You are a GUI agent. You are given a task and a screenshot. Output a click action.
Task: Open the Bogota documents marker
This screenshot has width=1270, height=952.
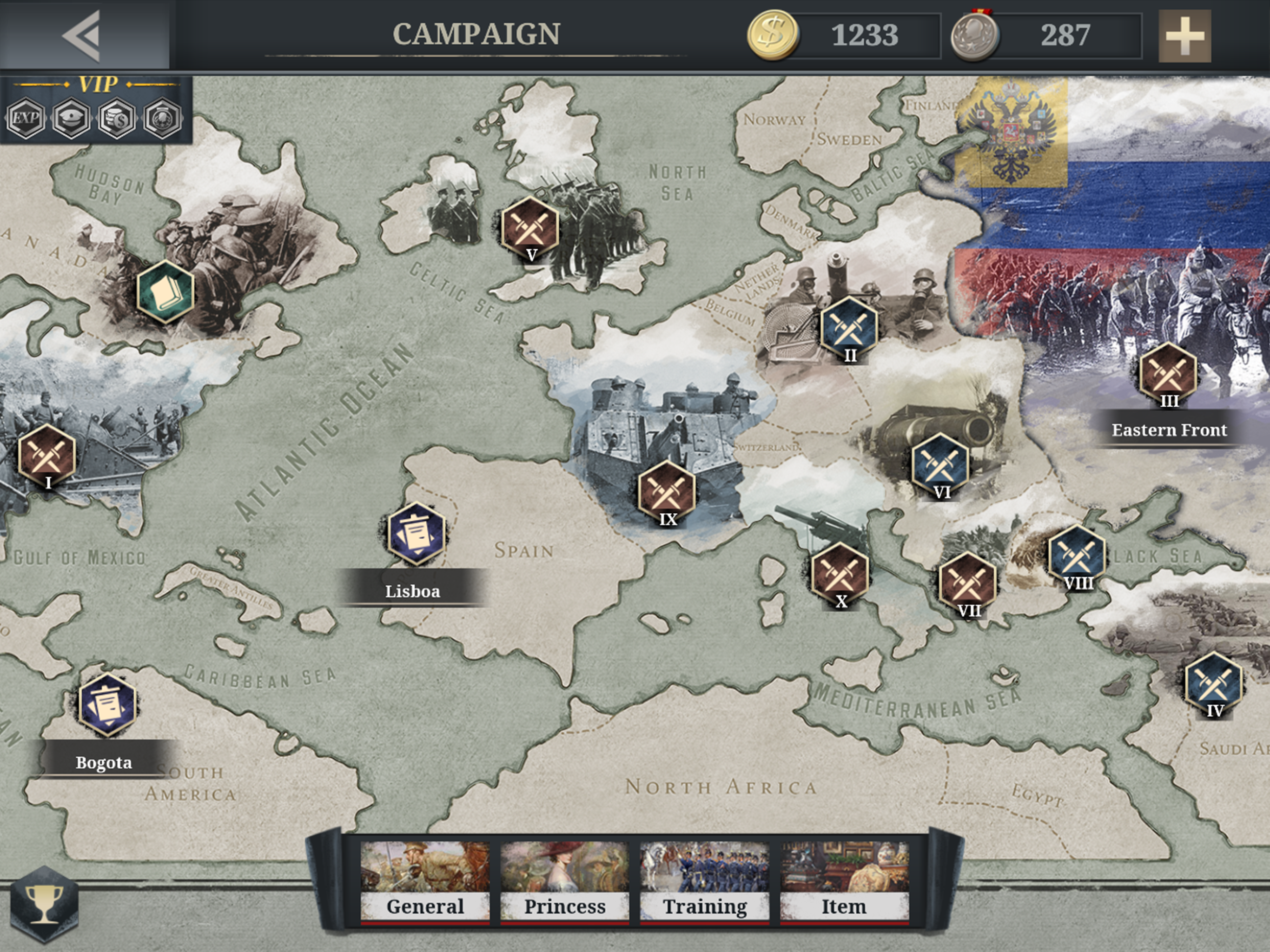pos(107,704)
